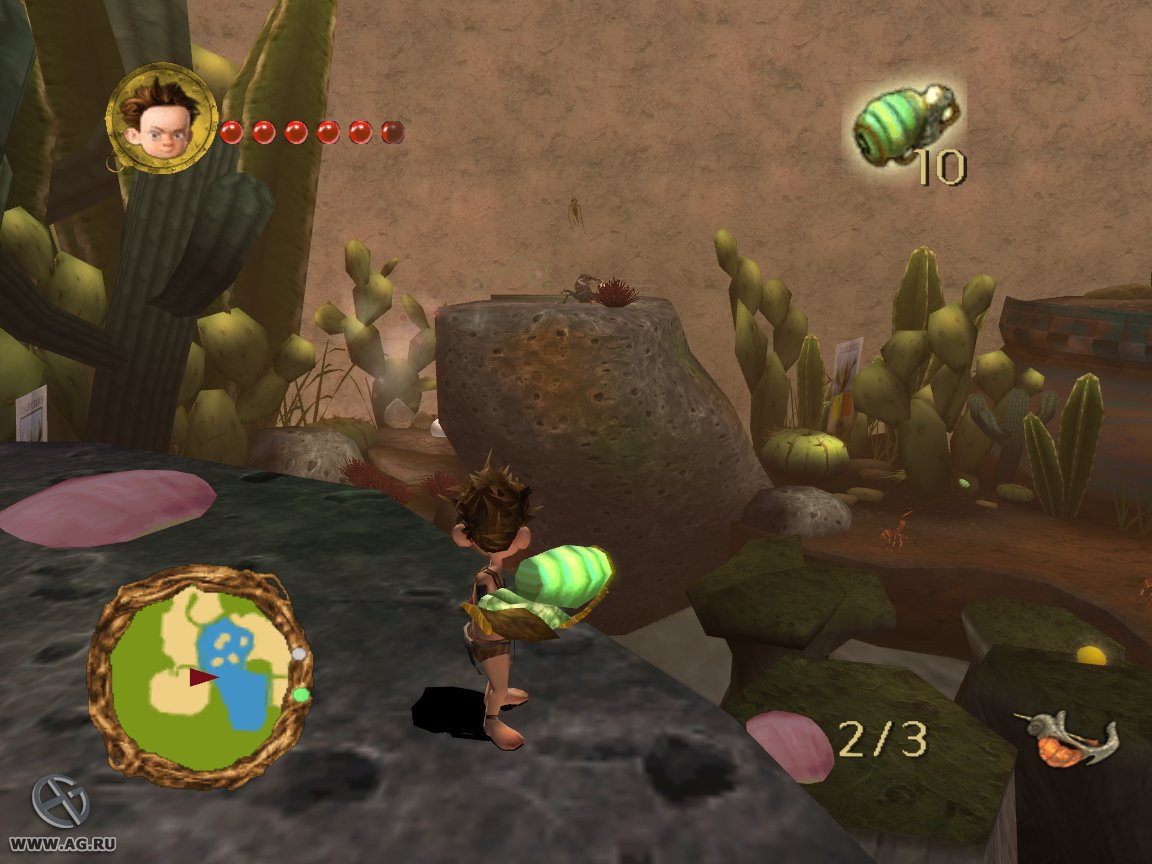Click the green dot on the minimap rim
The height and width of the screenshot is (864, 1152).
coord(300,694)
